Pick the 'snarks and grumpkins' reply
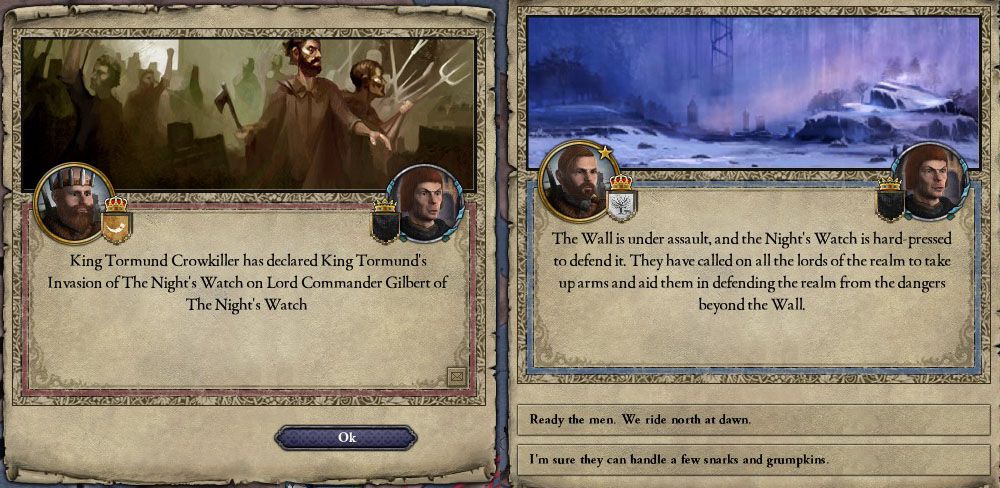 coord(753,459)
